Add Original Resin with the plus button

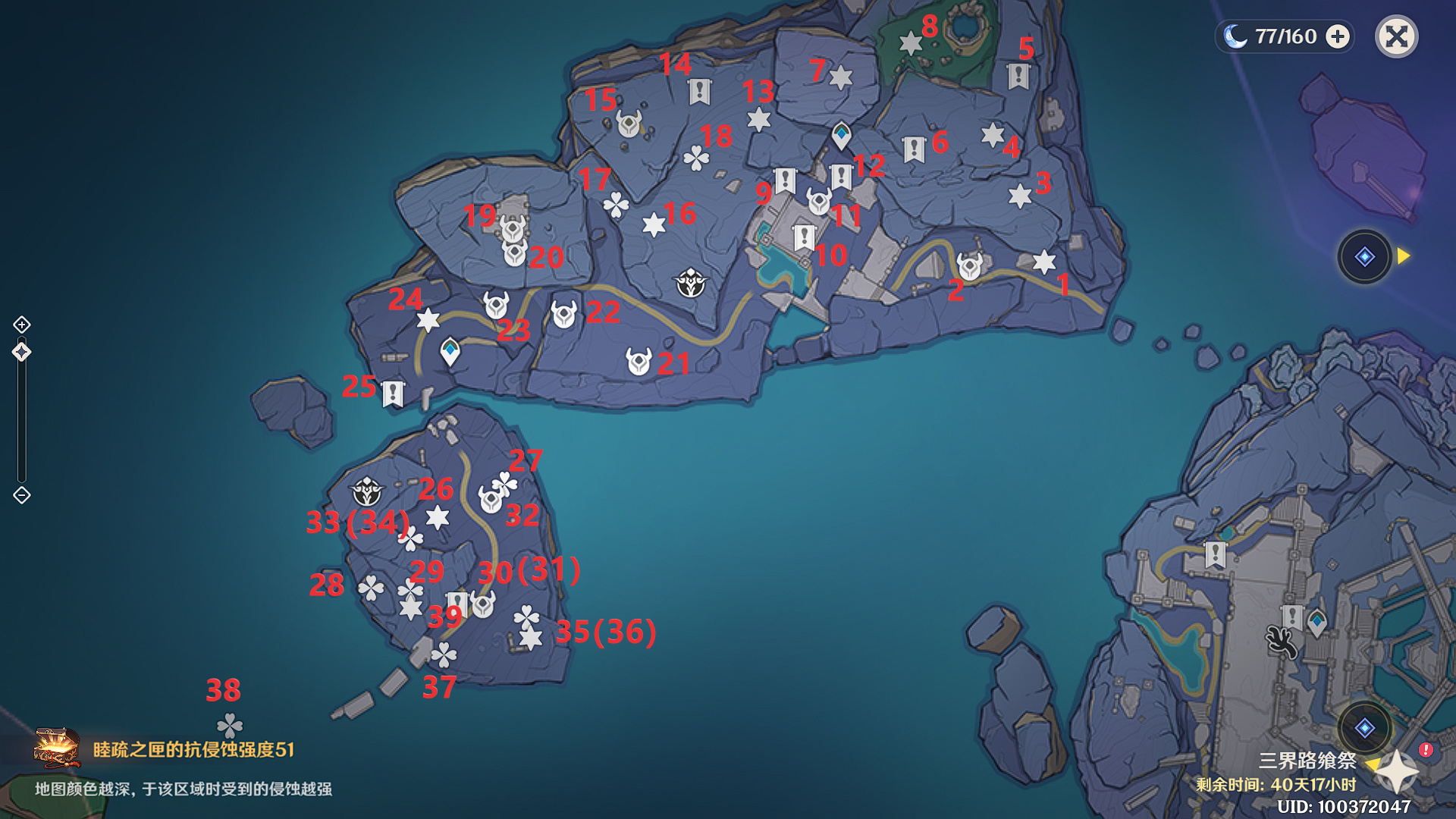tap(1338, 36)
